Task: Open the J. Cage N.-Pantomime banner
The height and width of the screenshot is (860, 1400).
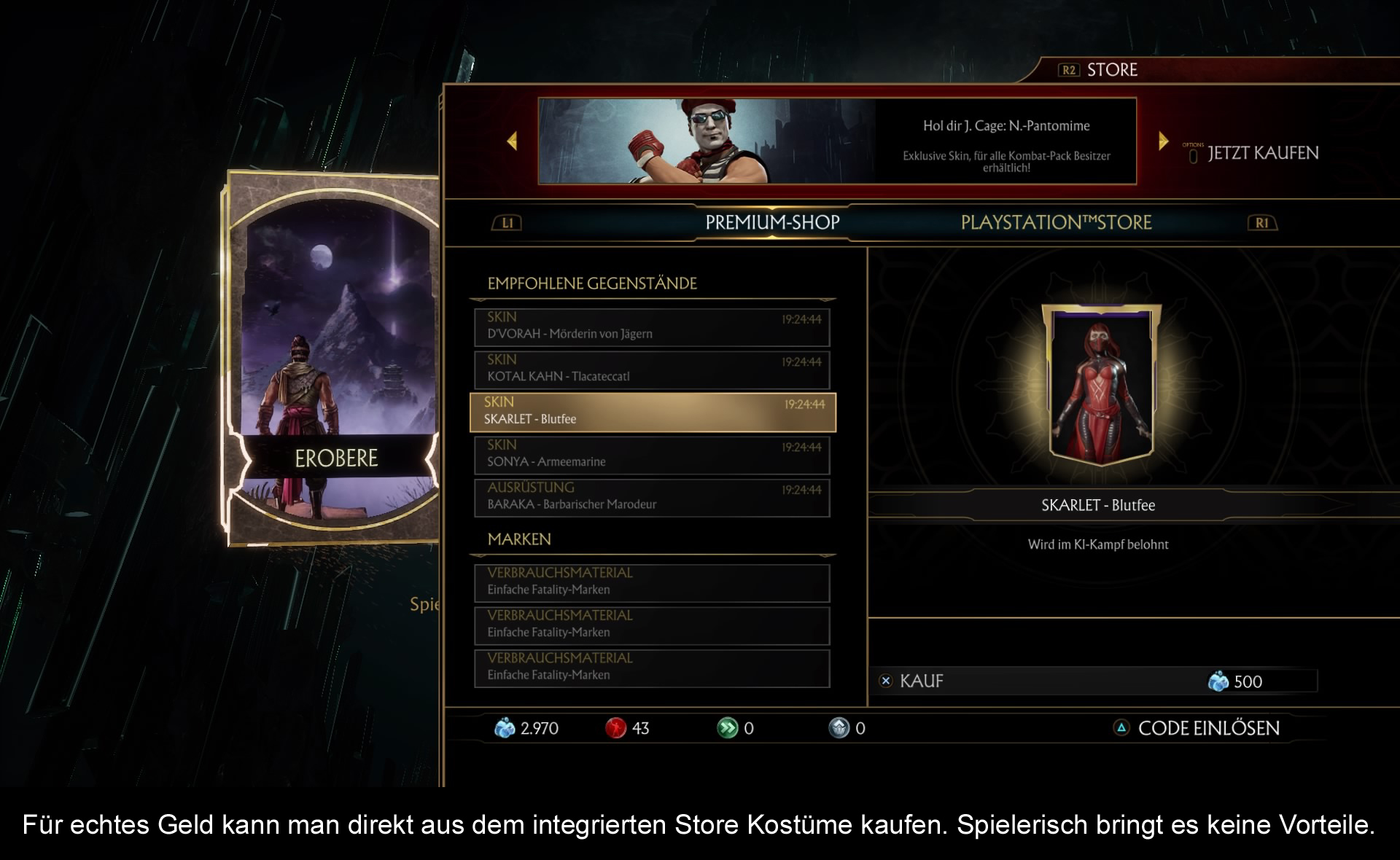Action: (836, 141)
